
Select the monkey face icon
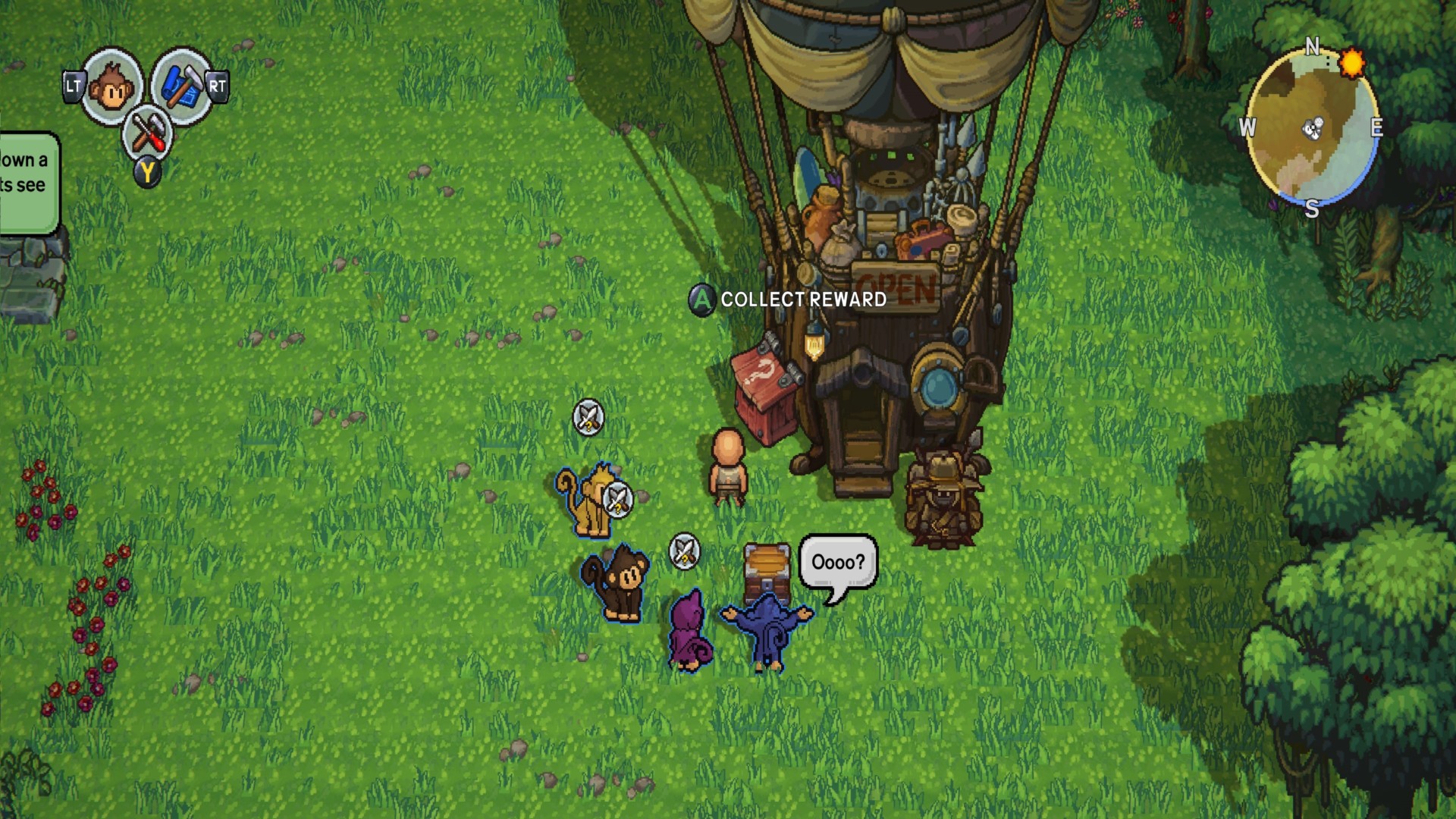tap(112, 87)
